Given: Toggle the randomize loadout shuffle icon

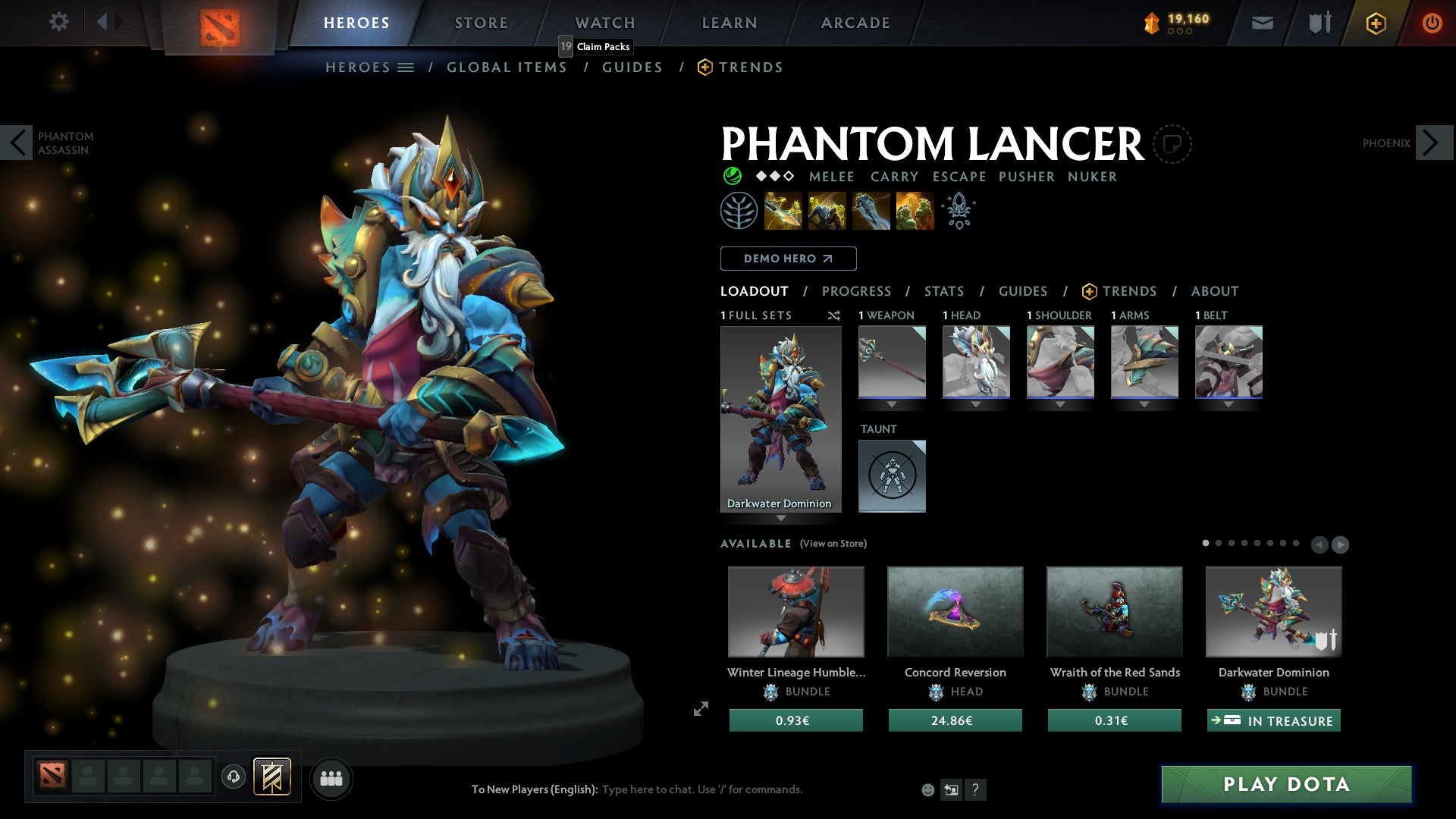Looking at the screenshot, I should tap(834, 316).
